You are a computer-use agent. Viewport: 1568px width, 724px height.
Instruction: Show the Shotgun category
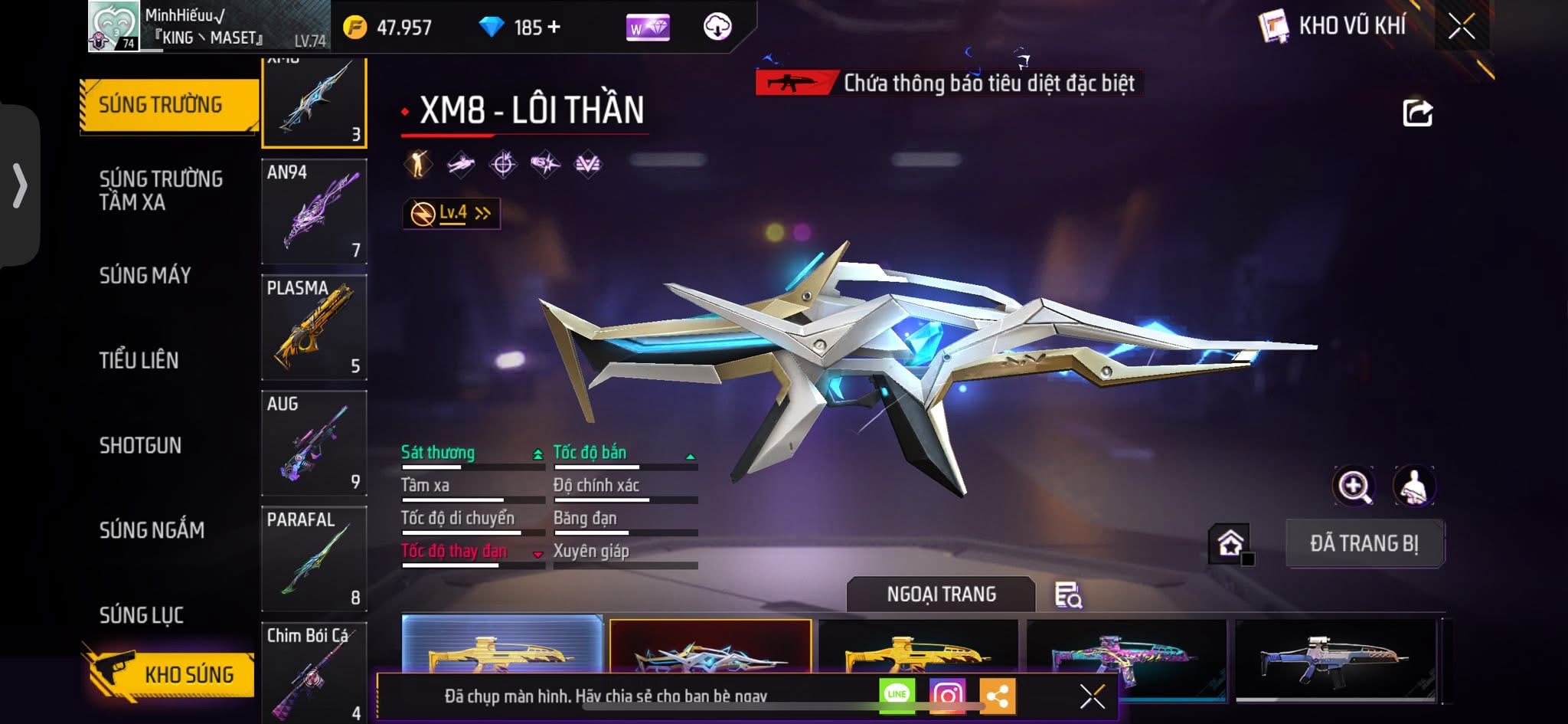pos(140,445)
